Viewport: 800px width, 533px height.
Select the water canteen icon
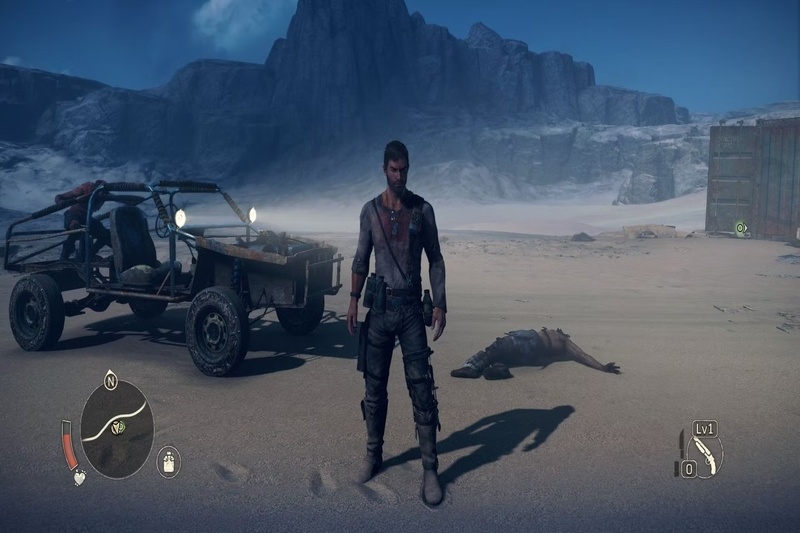(169, 462)
